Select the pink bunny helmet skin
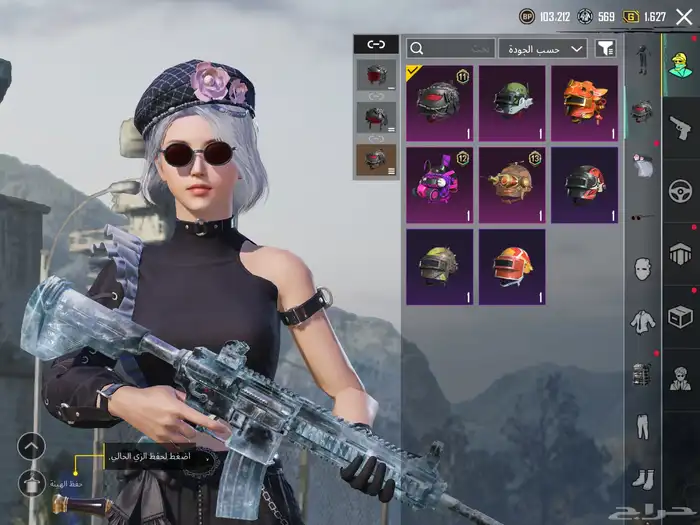This screenshot has width=700, height=525. (439, 184)
